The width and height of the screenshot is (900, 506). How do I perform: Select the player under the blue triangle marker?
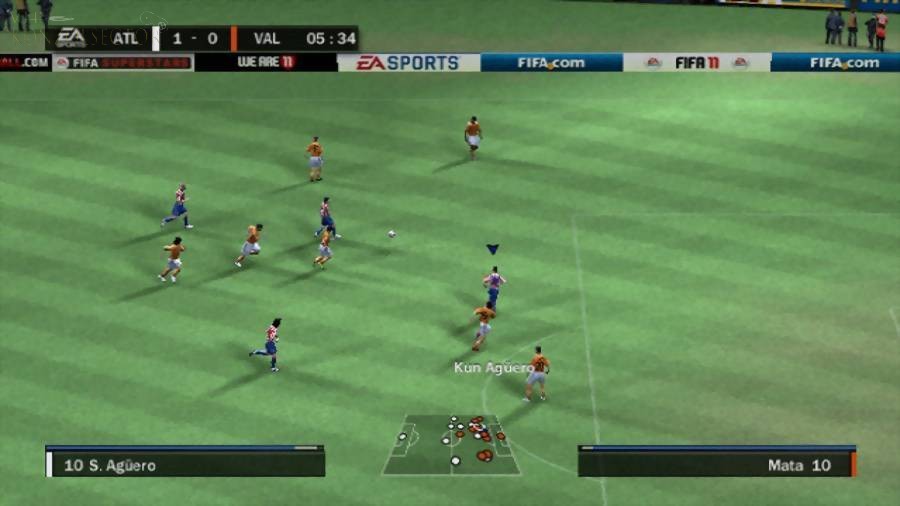[x=493, y=286]
